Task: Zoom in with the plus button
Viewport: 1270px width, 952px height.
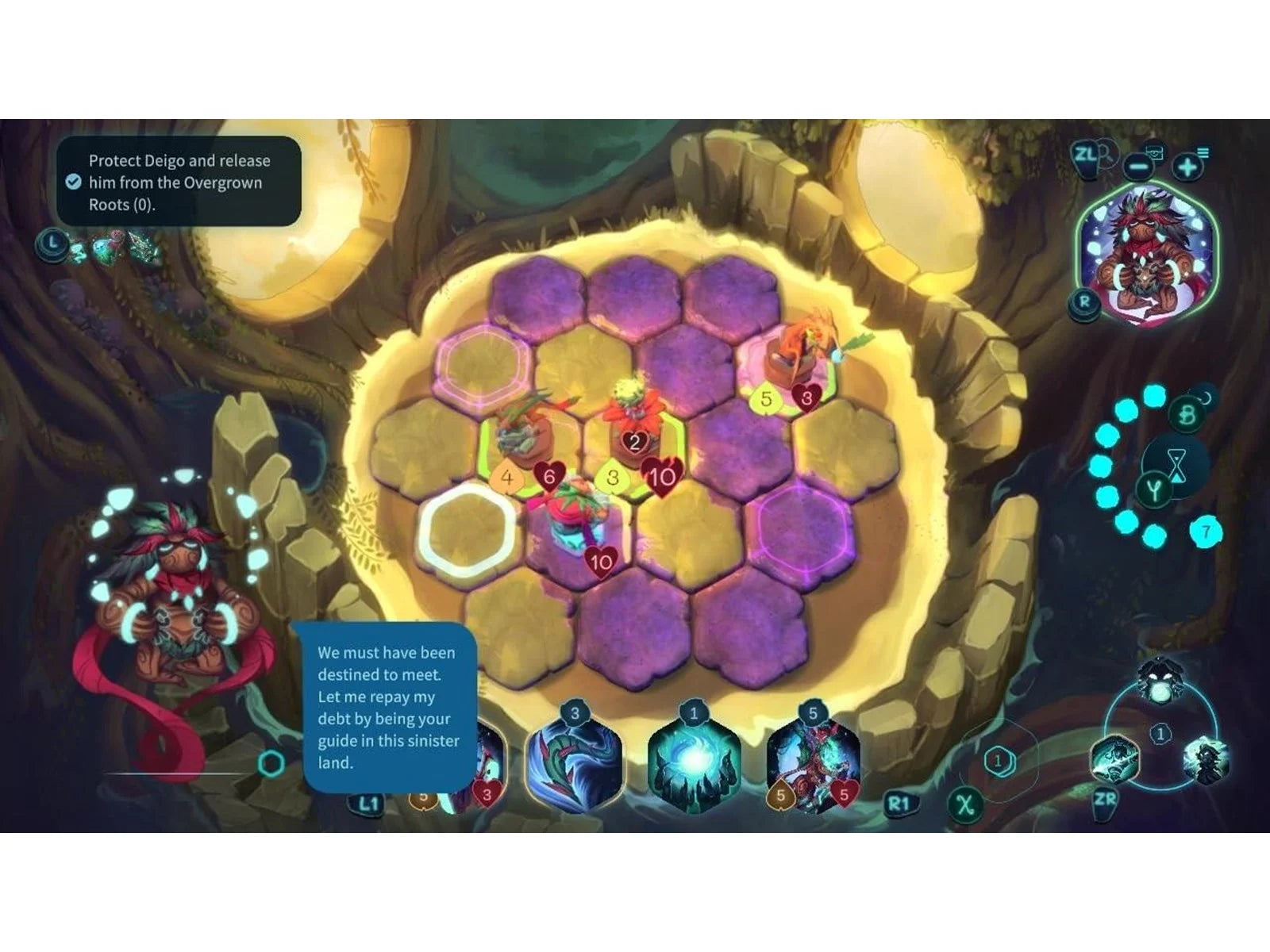Action: tap(1187, 167)
